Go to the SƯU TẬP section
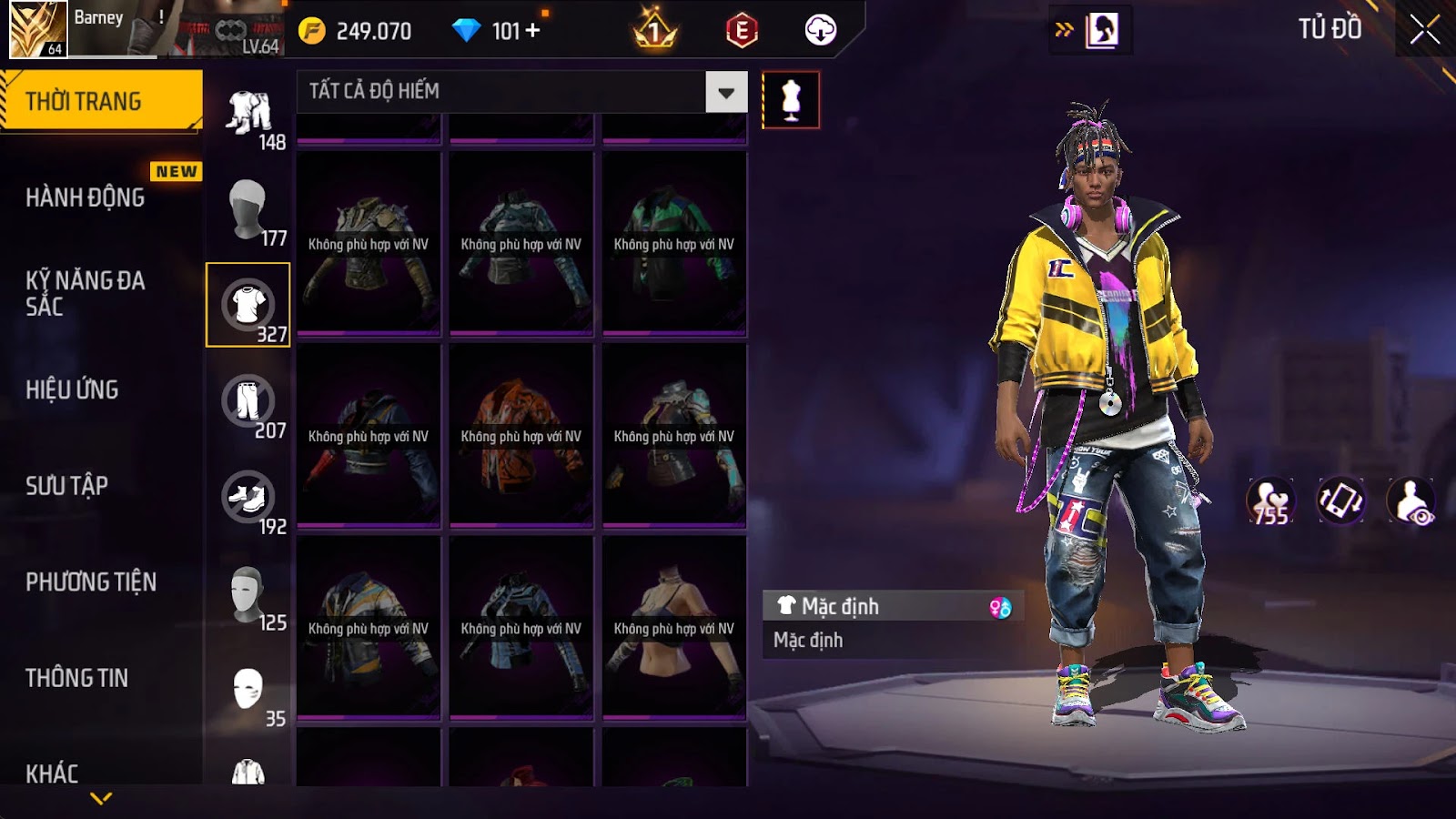Viewport: 1456px width, 819px height. (x=67, y=486)
